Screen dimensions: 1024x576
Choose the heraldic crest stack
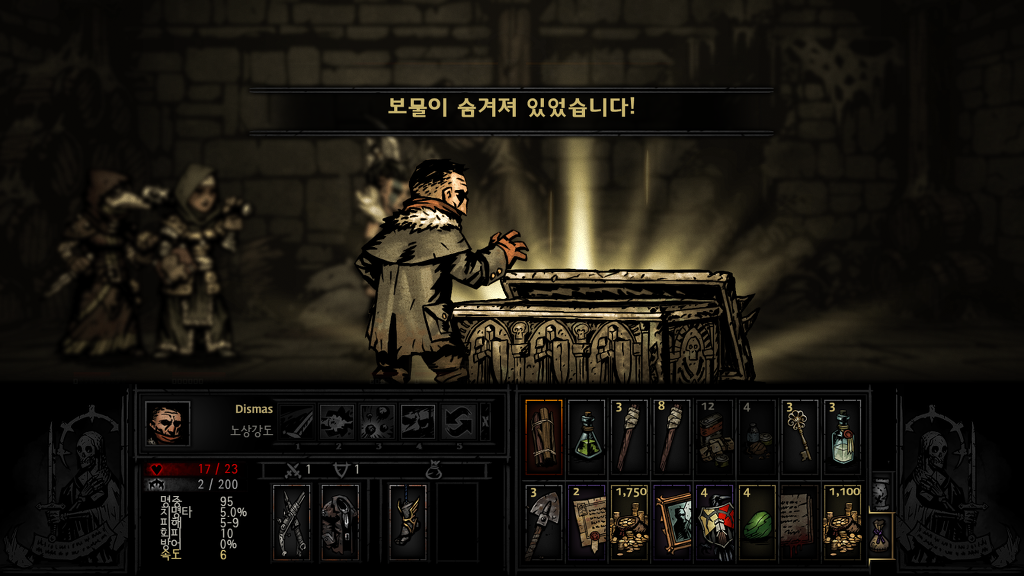point(714,521)
